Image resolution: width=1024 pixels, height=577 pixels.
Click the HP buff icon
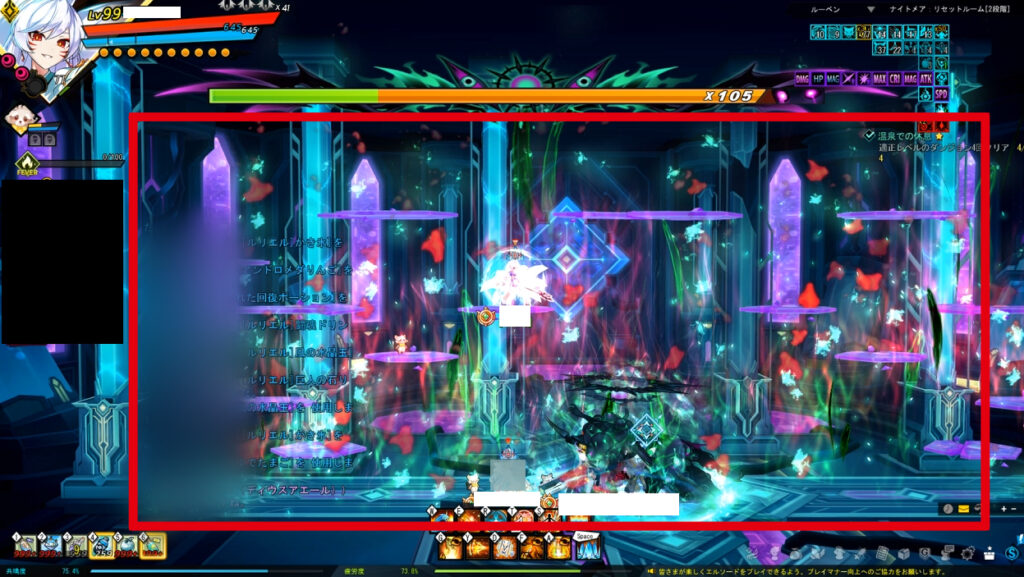click(818, 78)
